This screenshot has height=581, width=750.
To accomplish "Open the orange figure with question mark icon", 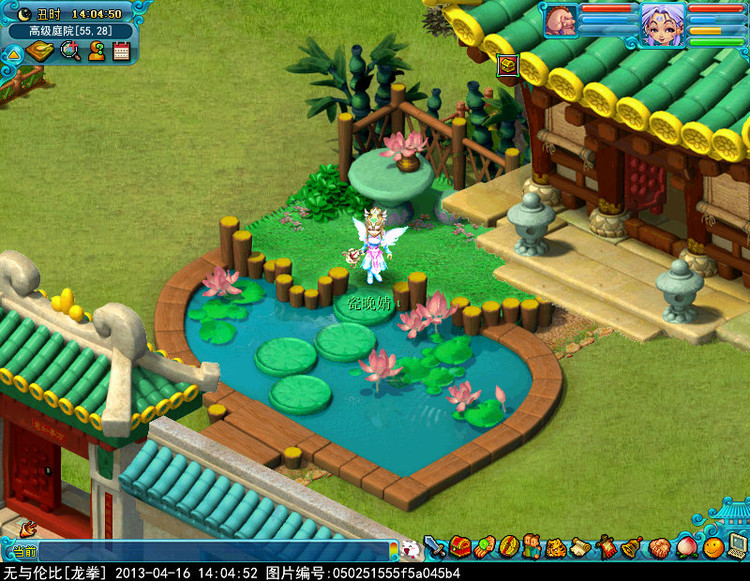I will point(96,52).
